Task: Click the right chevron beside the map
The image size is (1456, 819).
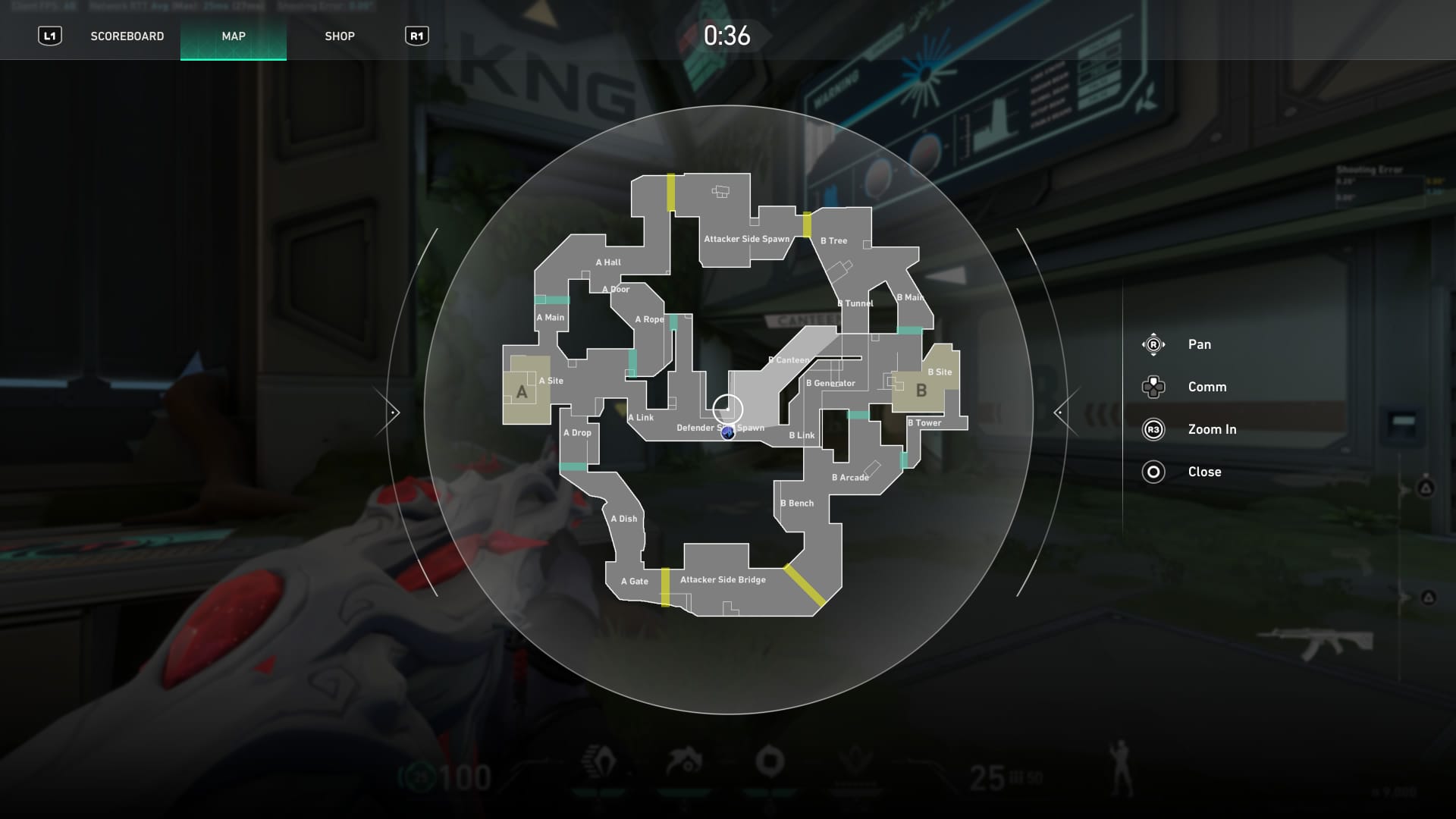Action: coord(1060,412)
